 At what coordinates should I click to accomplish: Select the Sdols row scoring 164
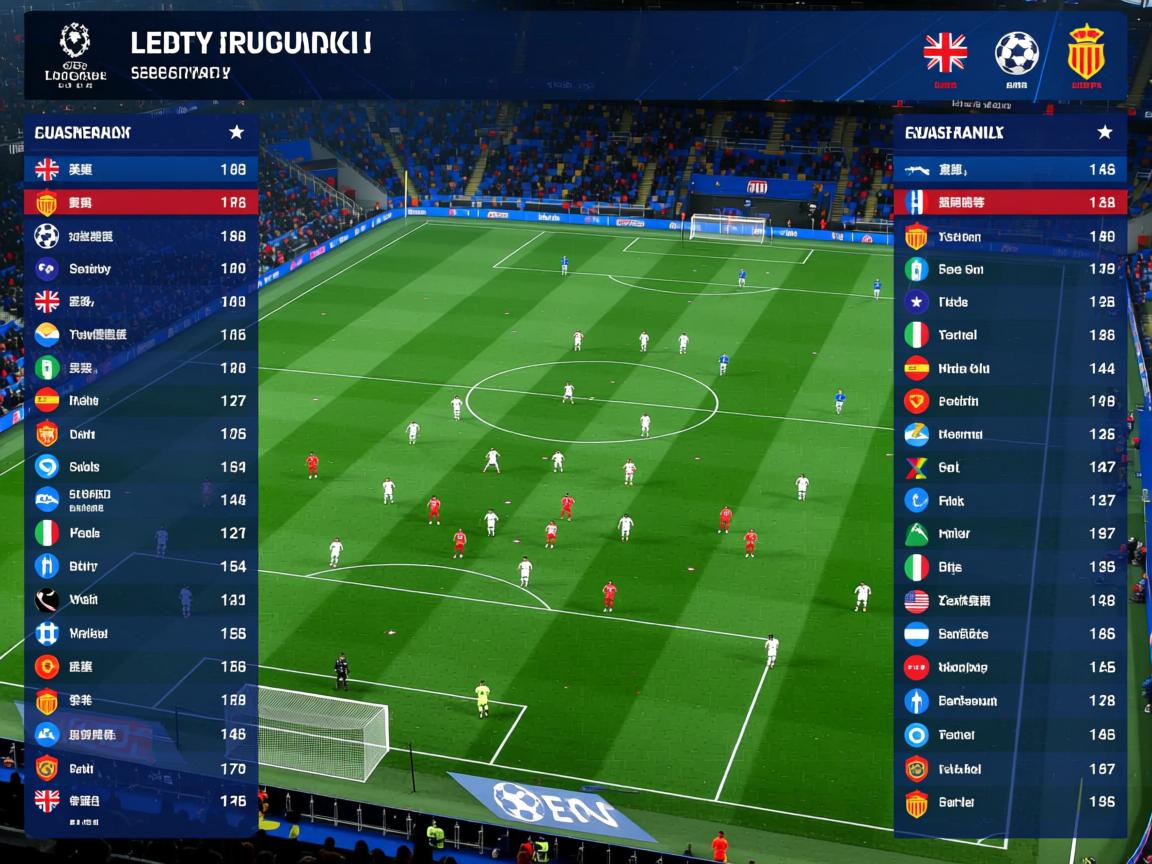point(140,466)
